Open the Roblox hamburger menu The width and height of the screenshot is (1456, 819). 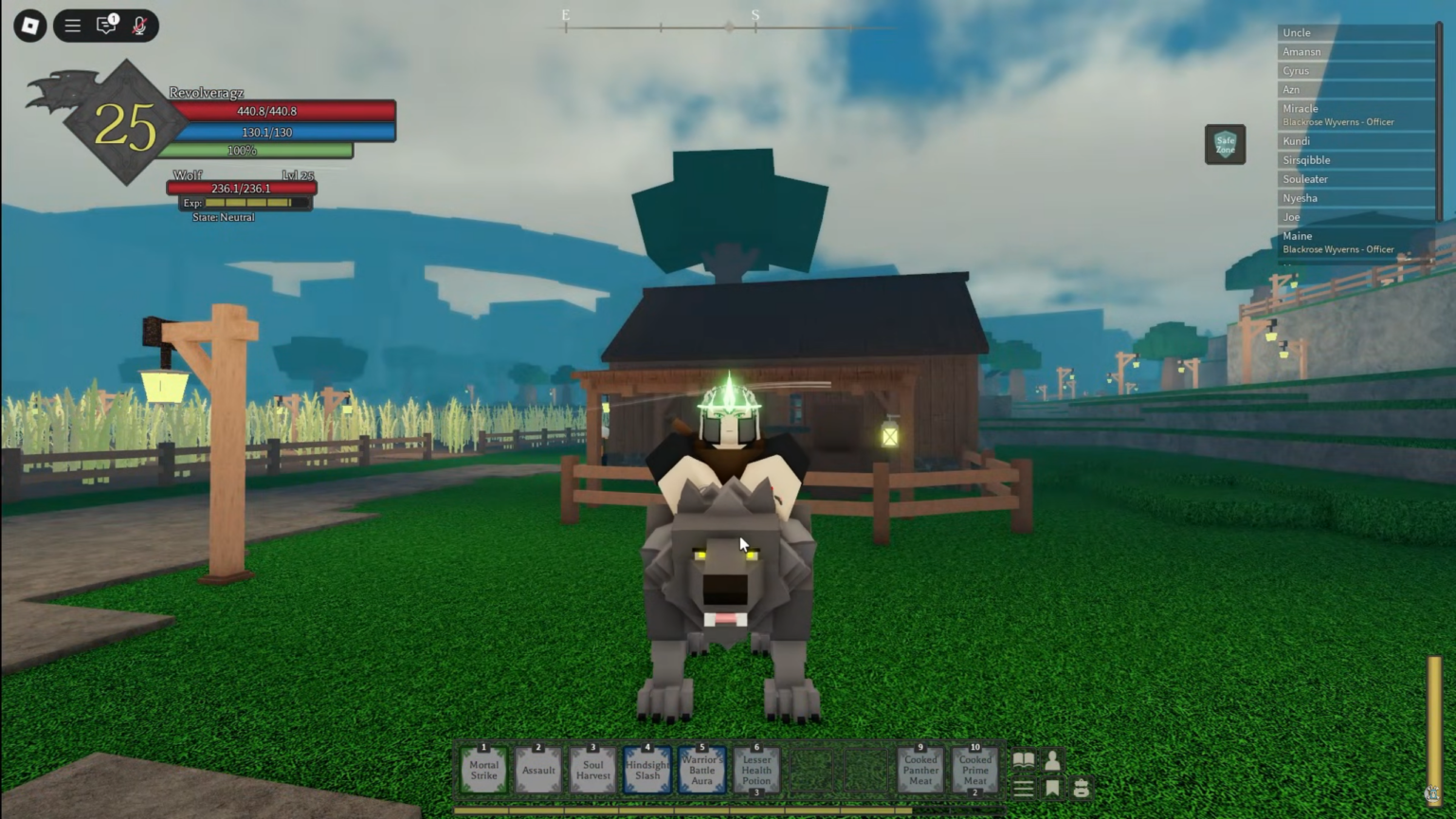point(72,26)
